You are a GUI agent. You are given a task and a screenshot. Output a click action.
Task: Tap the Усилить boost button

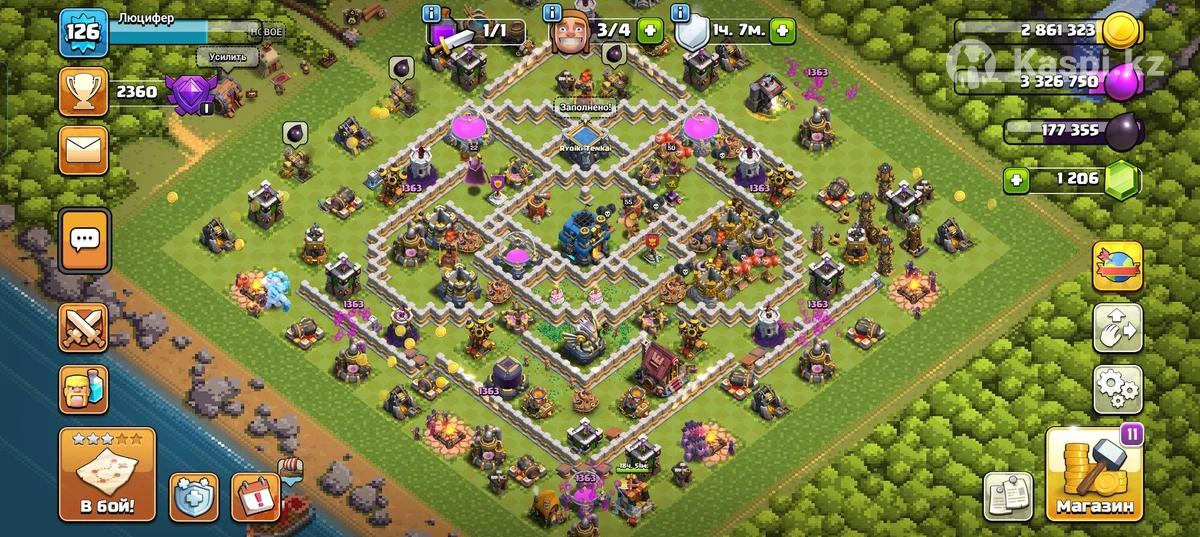coord(227,57)
